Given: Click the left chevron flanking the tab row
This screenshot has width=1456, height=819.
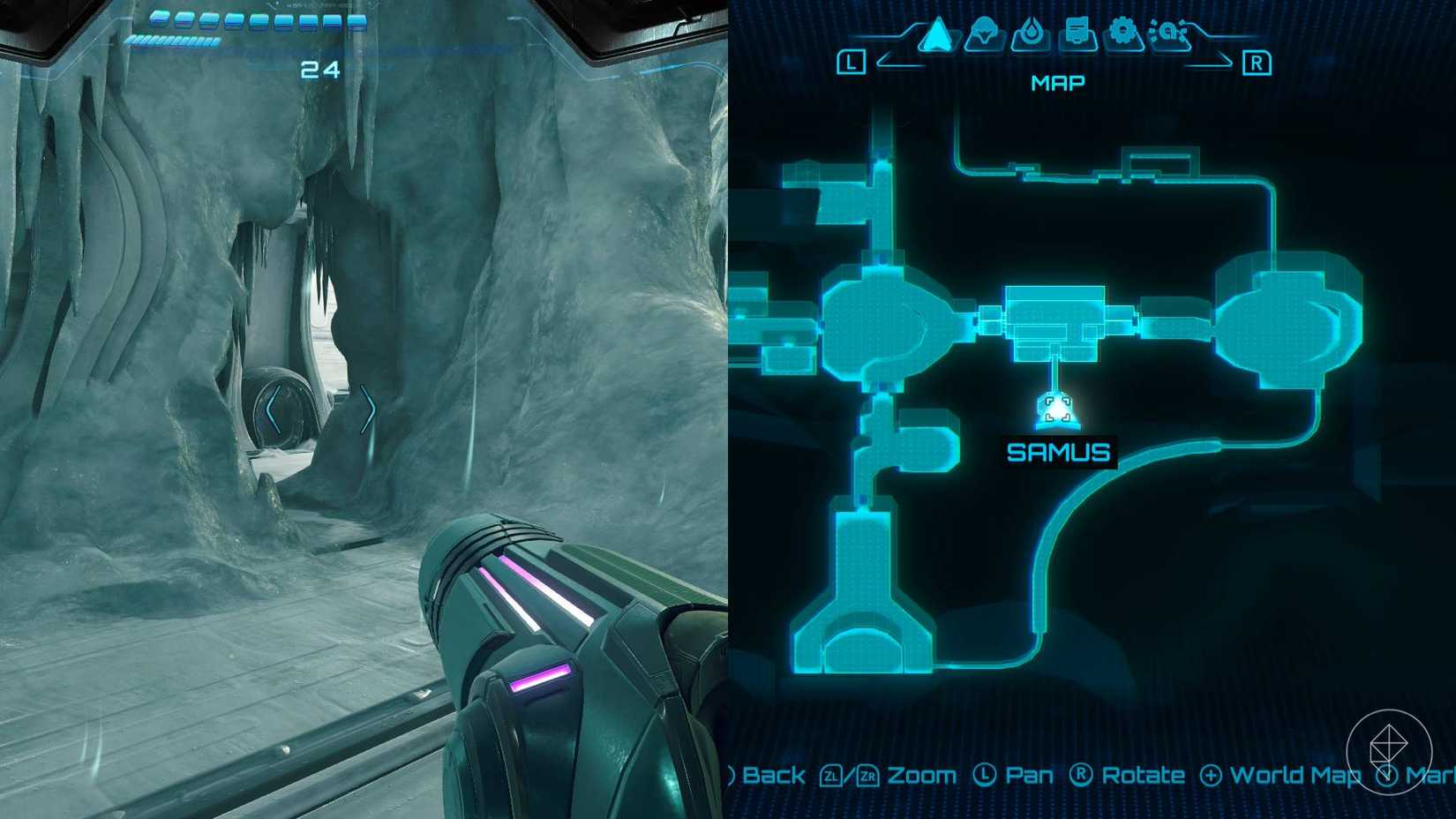Looking at the screenshot, I should [882, 59].
